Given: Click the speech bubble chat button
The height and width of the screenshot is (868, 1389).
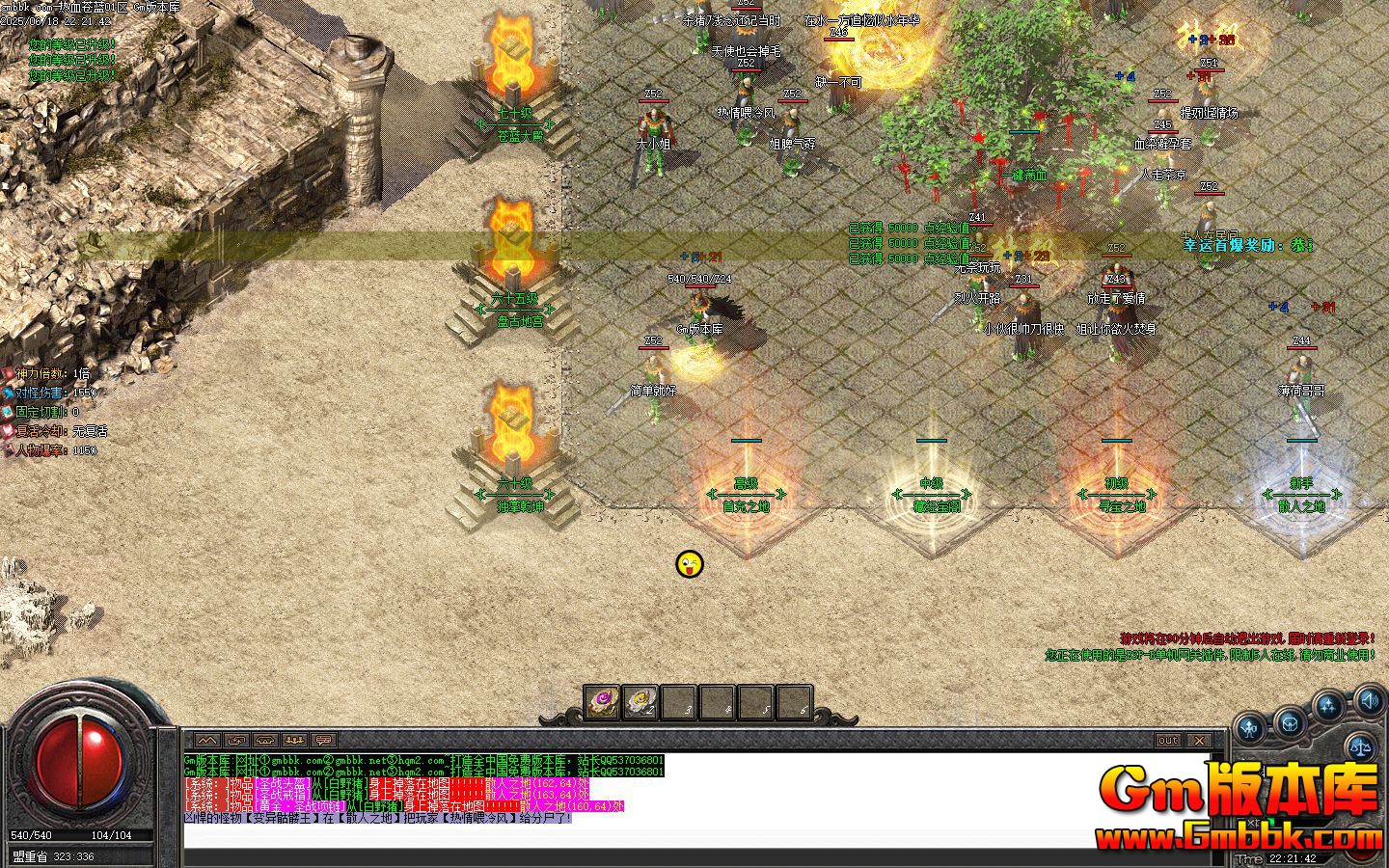Looking at the screenshot, I should click(x=323, y=740).
